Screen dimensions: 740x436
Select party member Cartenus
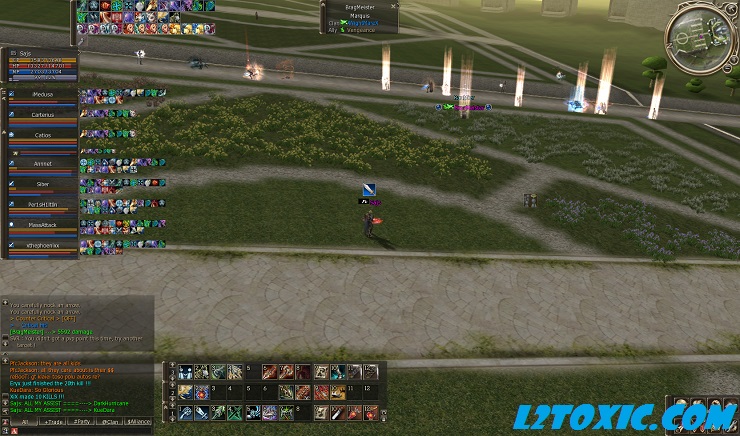click(x=42, y=116)
